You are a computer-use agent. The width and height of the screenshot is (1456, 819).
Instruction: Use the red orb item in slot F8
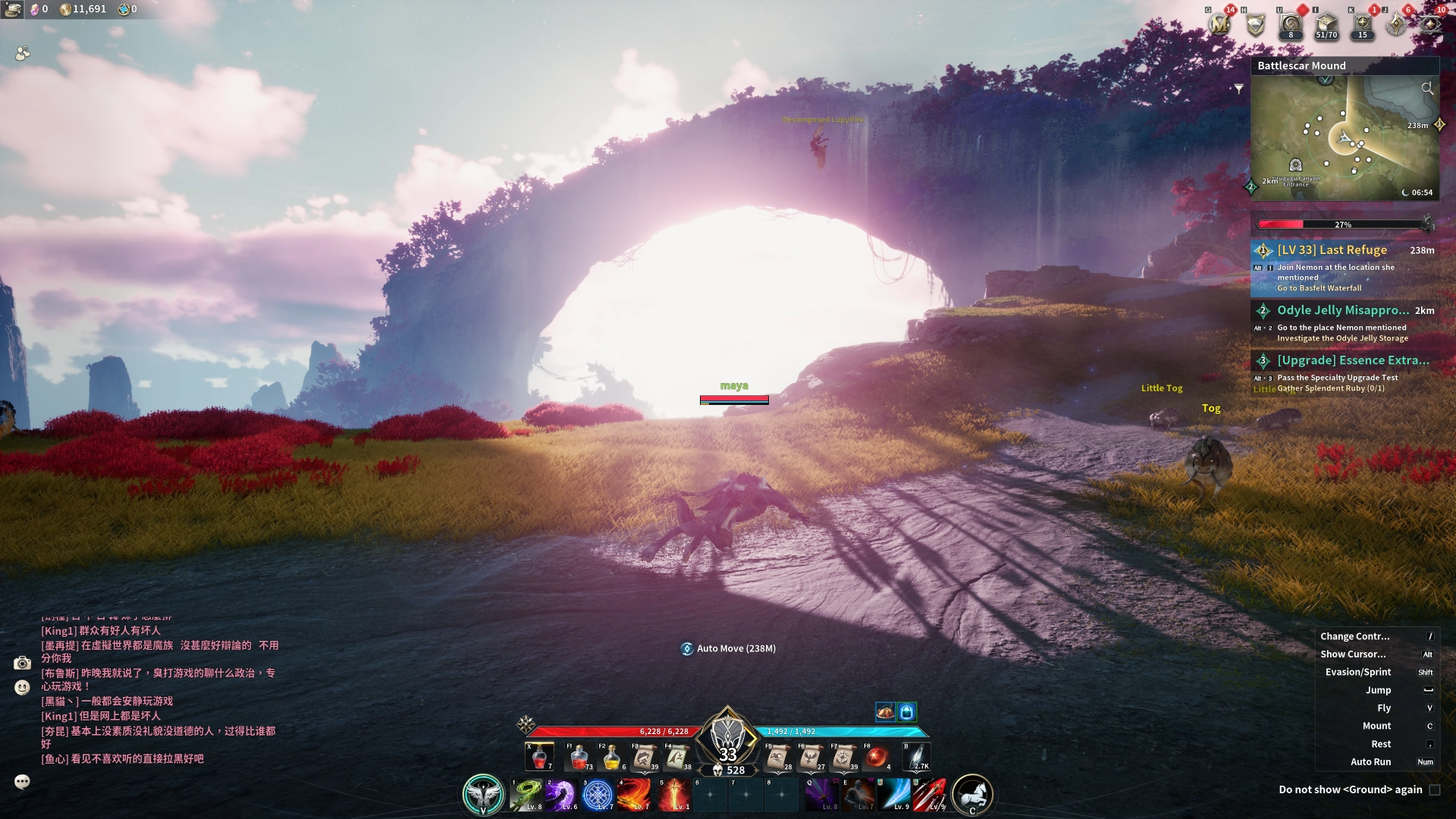coord(877,757)
